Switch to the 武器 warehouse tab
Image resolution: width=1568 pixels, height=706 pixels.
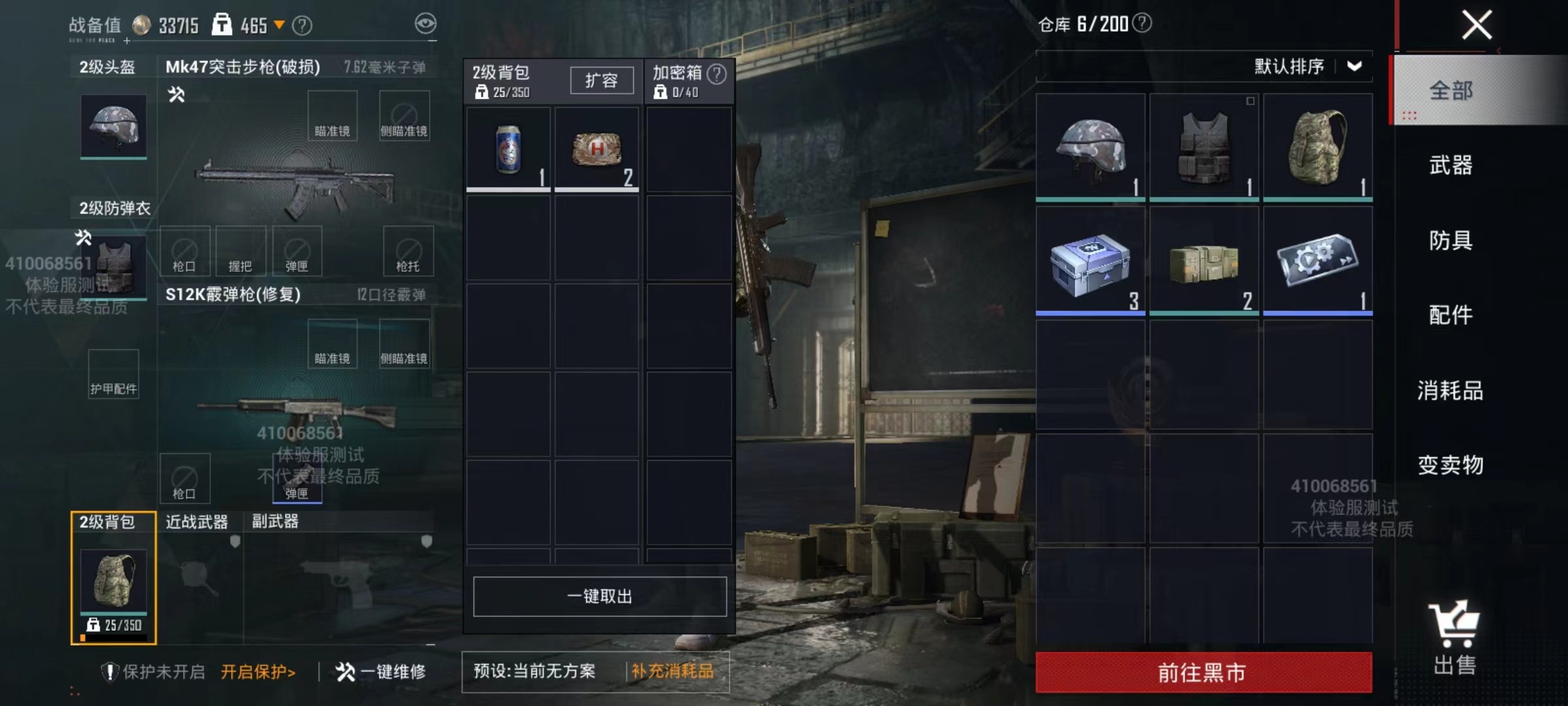pos(1452,167)
